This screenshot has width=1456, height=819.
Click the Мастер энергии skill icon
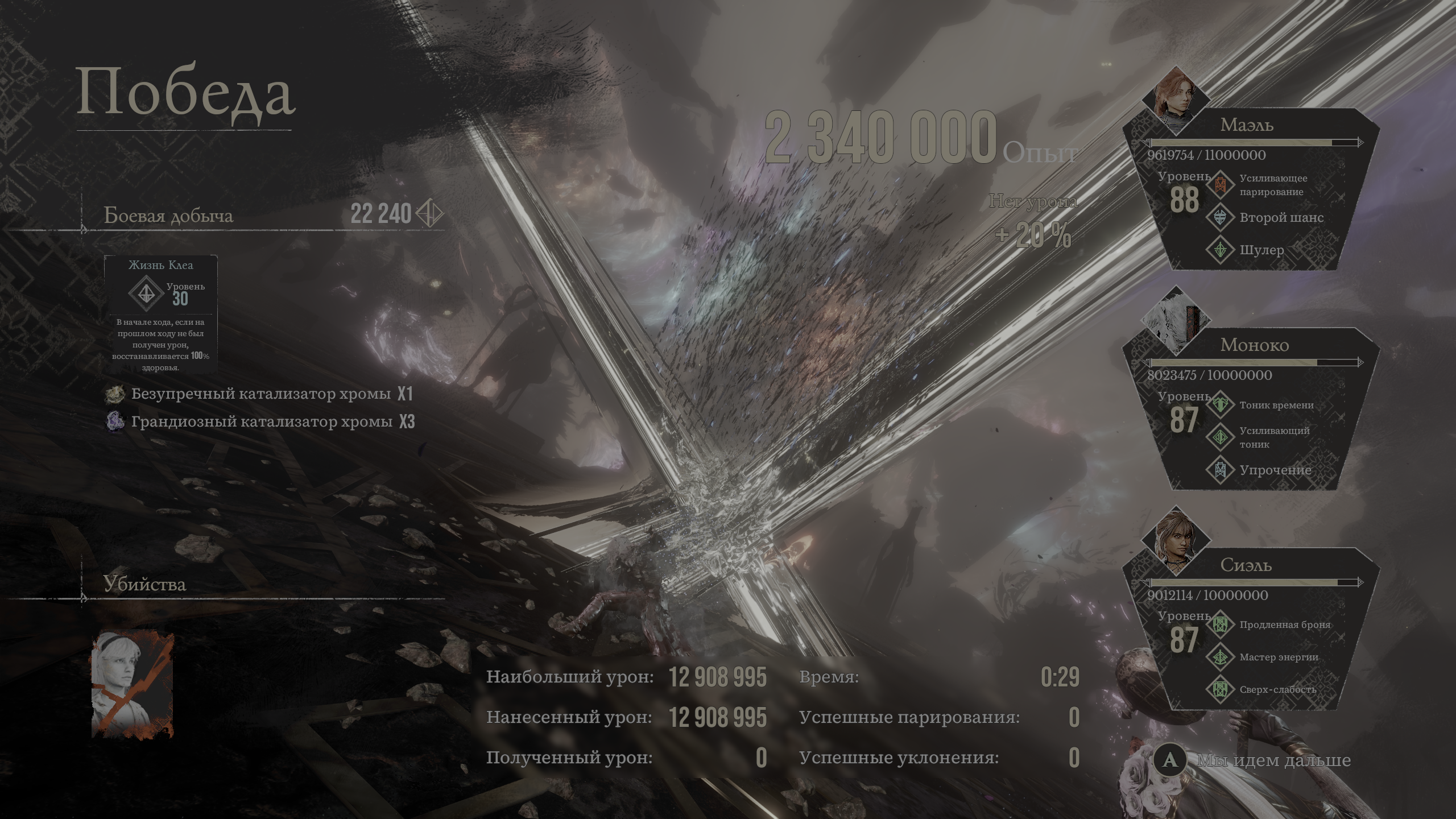(1220, 657)
